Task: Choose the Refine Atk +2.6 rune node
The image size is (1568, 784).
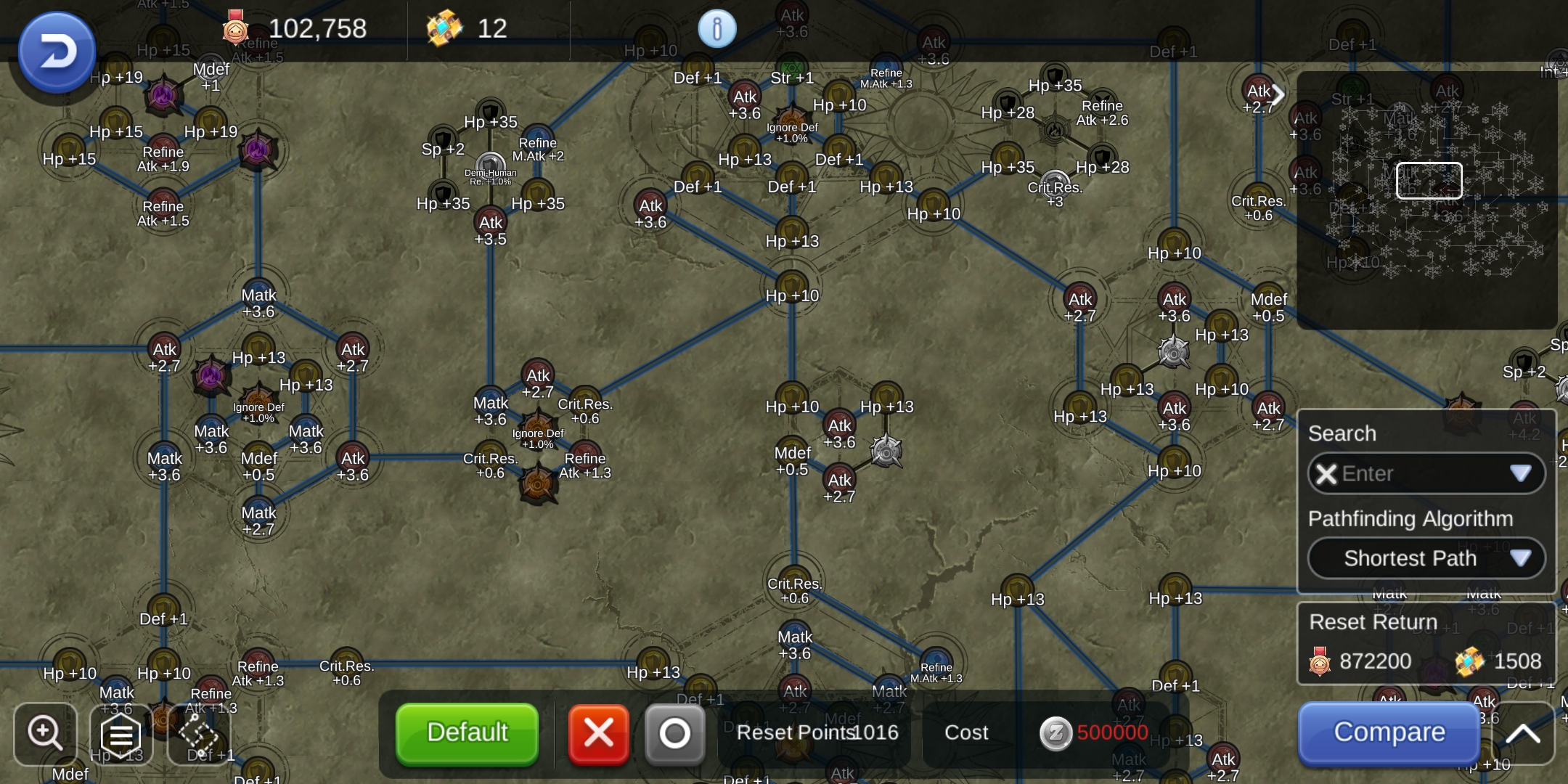Action: [1102, 104]
